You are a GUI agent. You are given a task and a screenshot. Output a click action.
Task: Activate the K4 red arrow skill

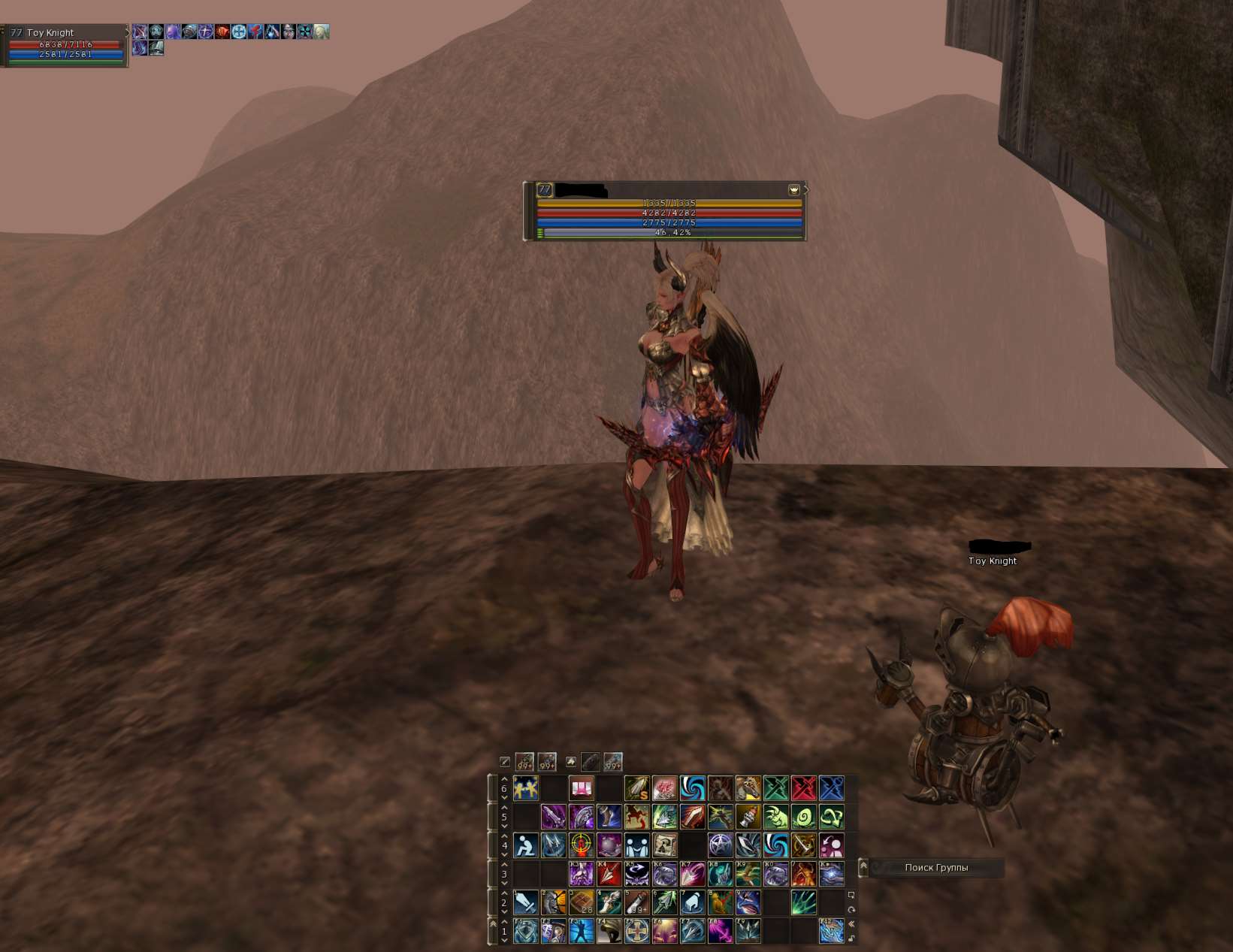click(609, 874)
